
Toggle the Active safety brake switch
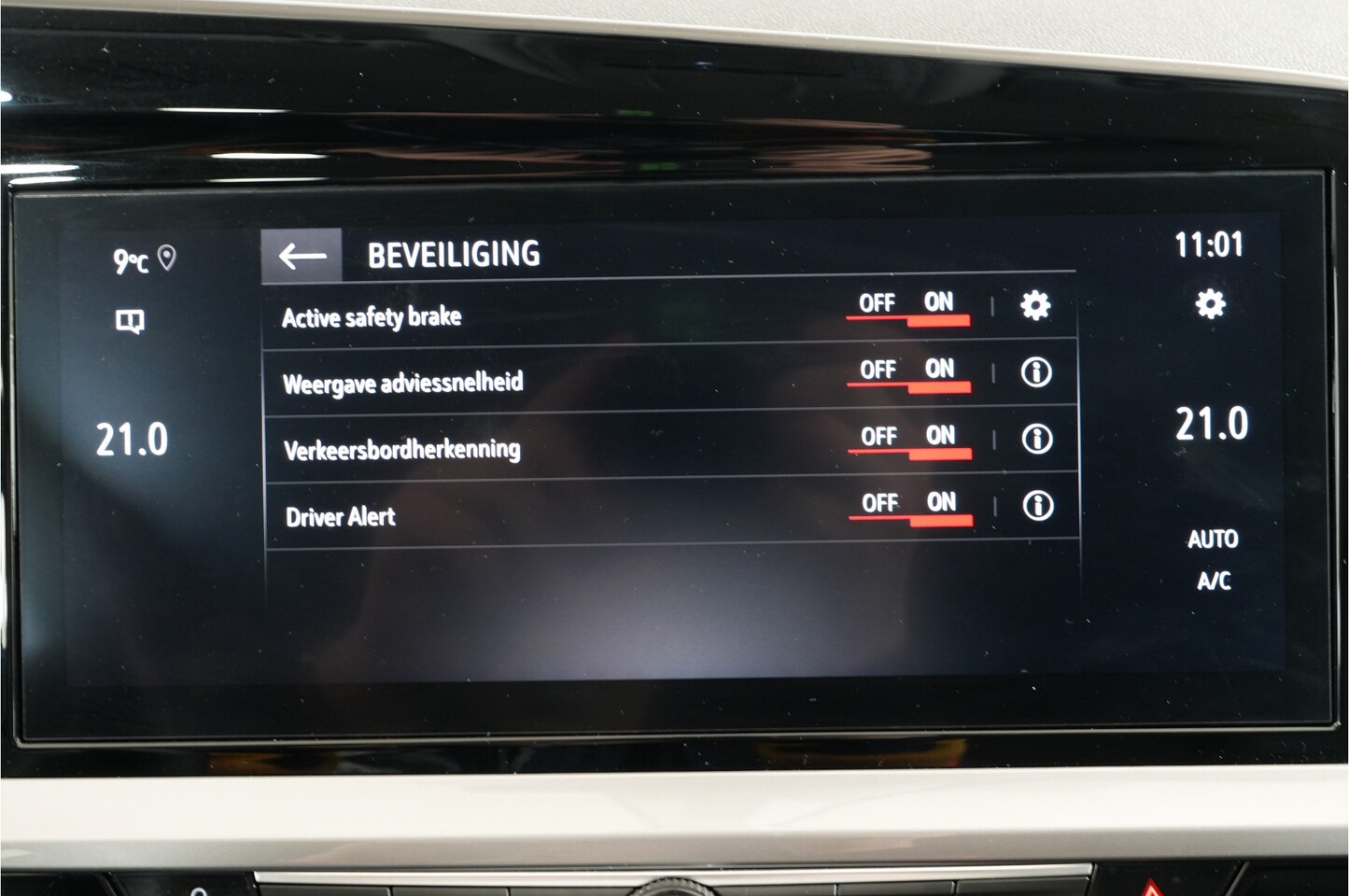pyautogui.click(x=909, y=307)
